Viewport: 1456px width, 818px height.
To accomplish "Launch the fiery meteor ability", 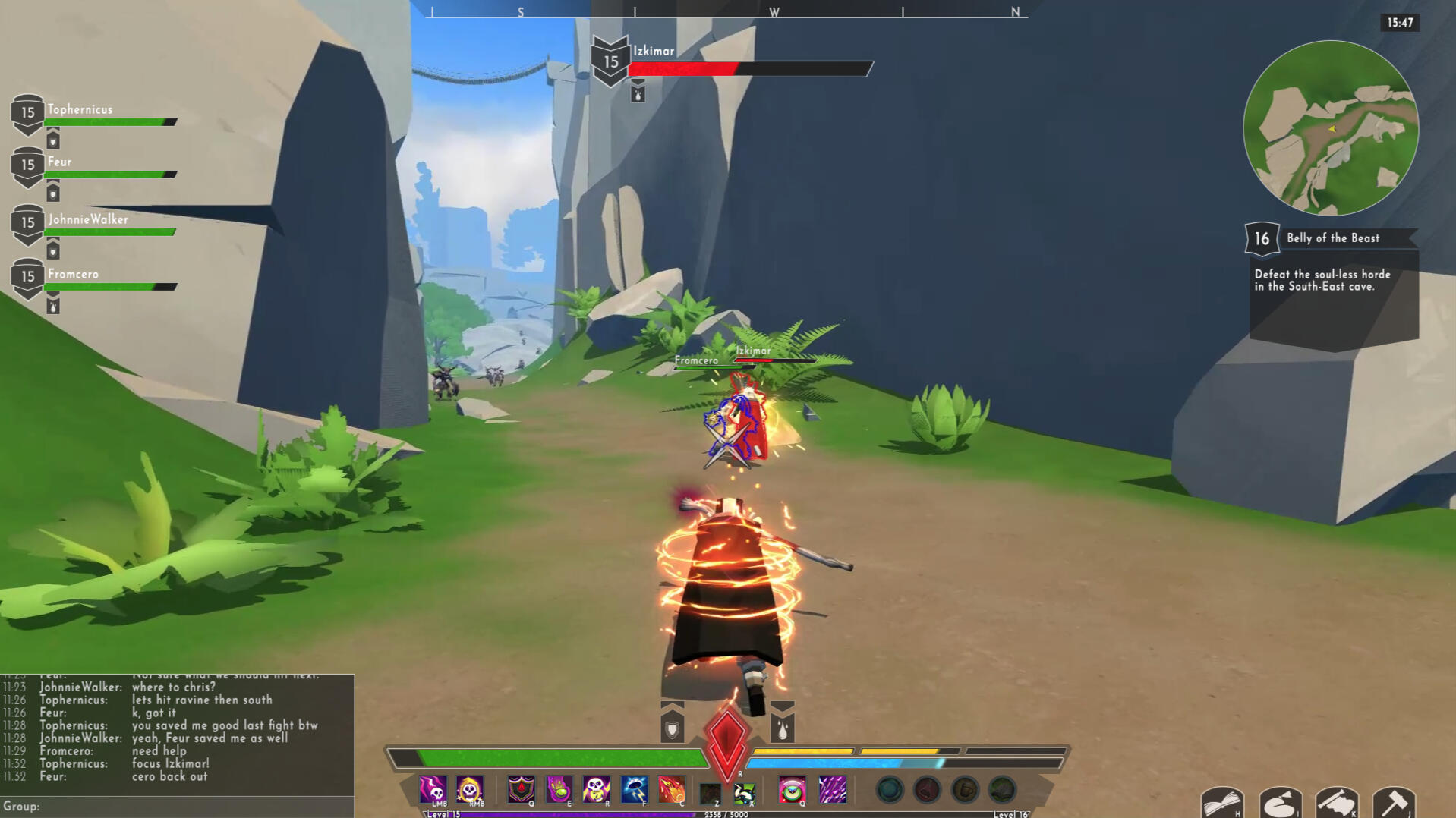I will tap(671, 790).
